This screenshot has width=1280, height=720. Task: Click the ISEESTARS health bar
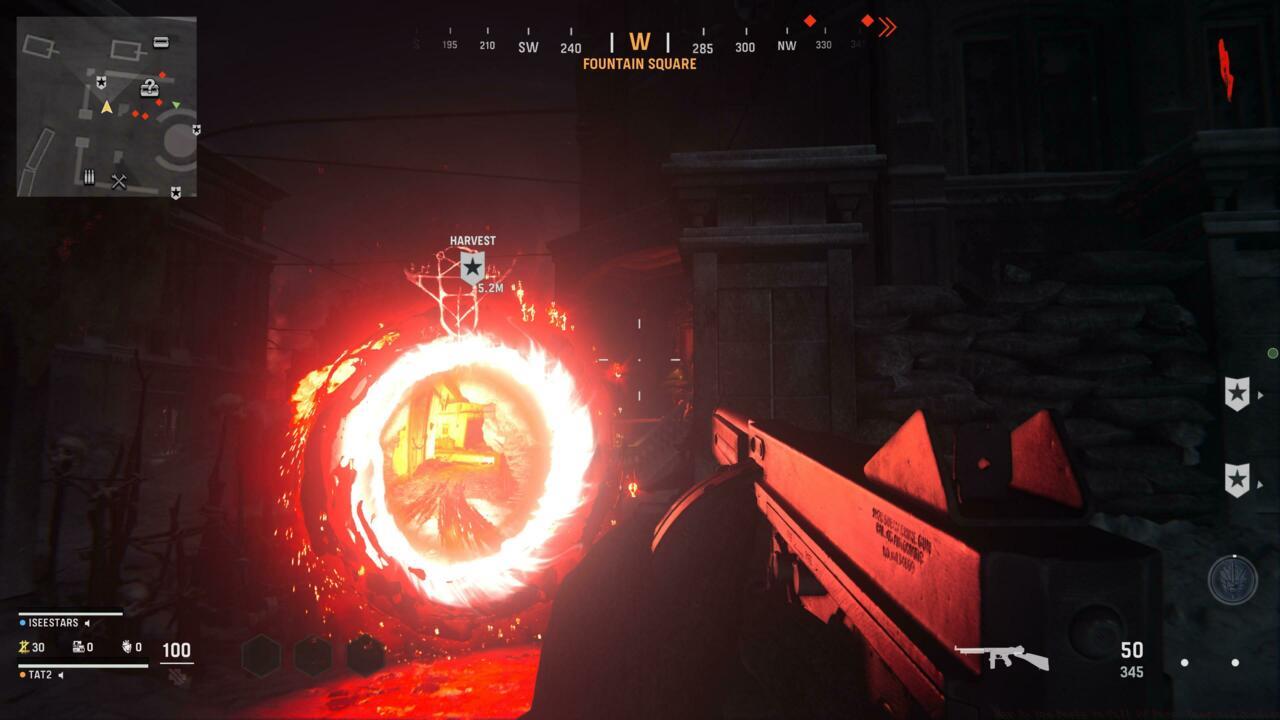click(70, 613)
